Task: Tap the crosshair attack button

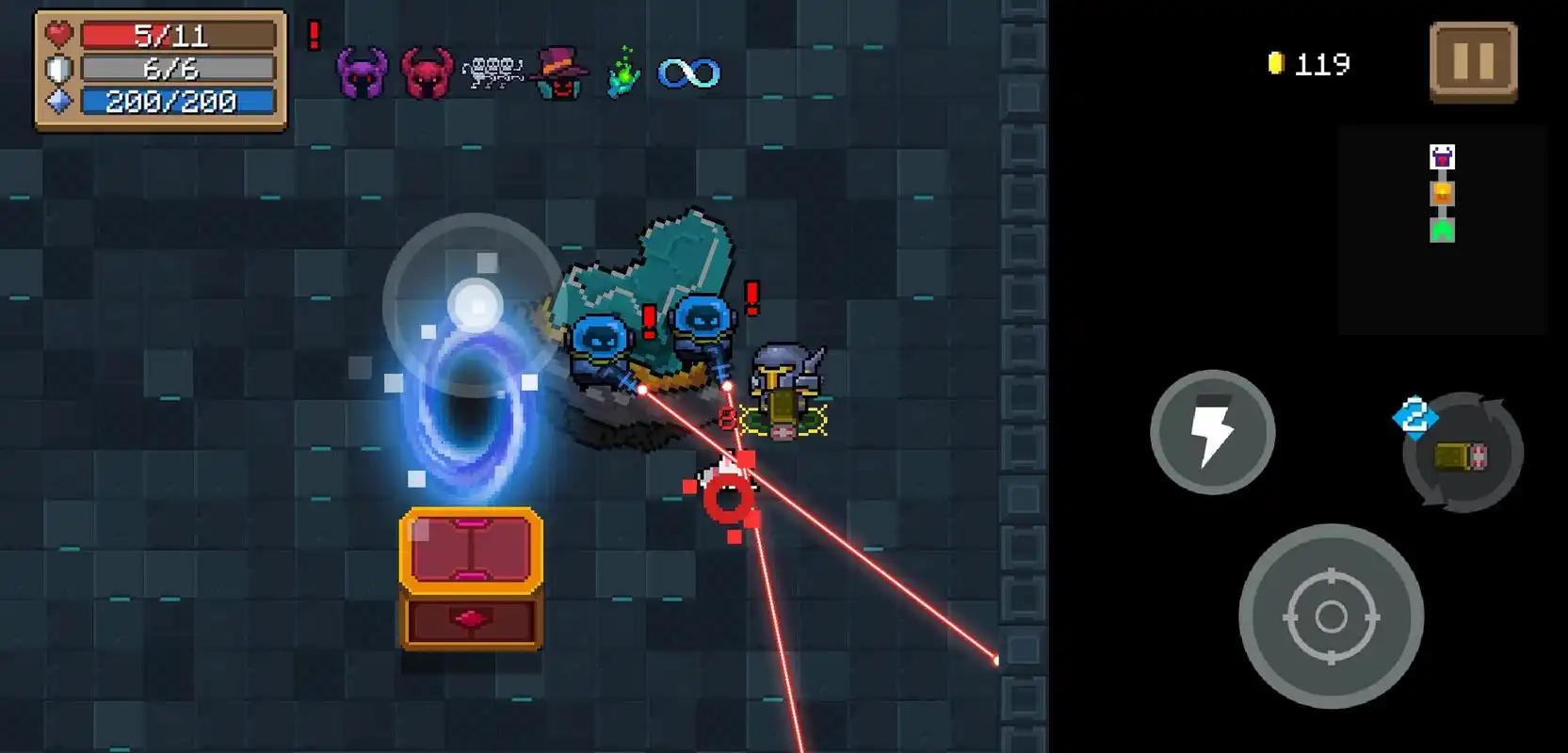Action: tap(1330, 617)
